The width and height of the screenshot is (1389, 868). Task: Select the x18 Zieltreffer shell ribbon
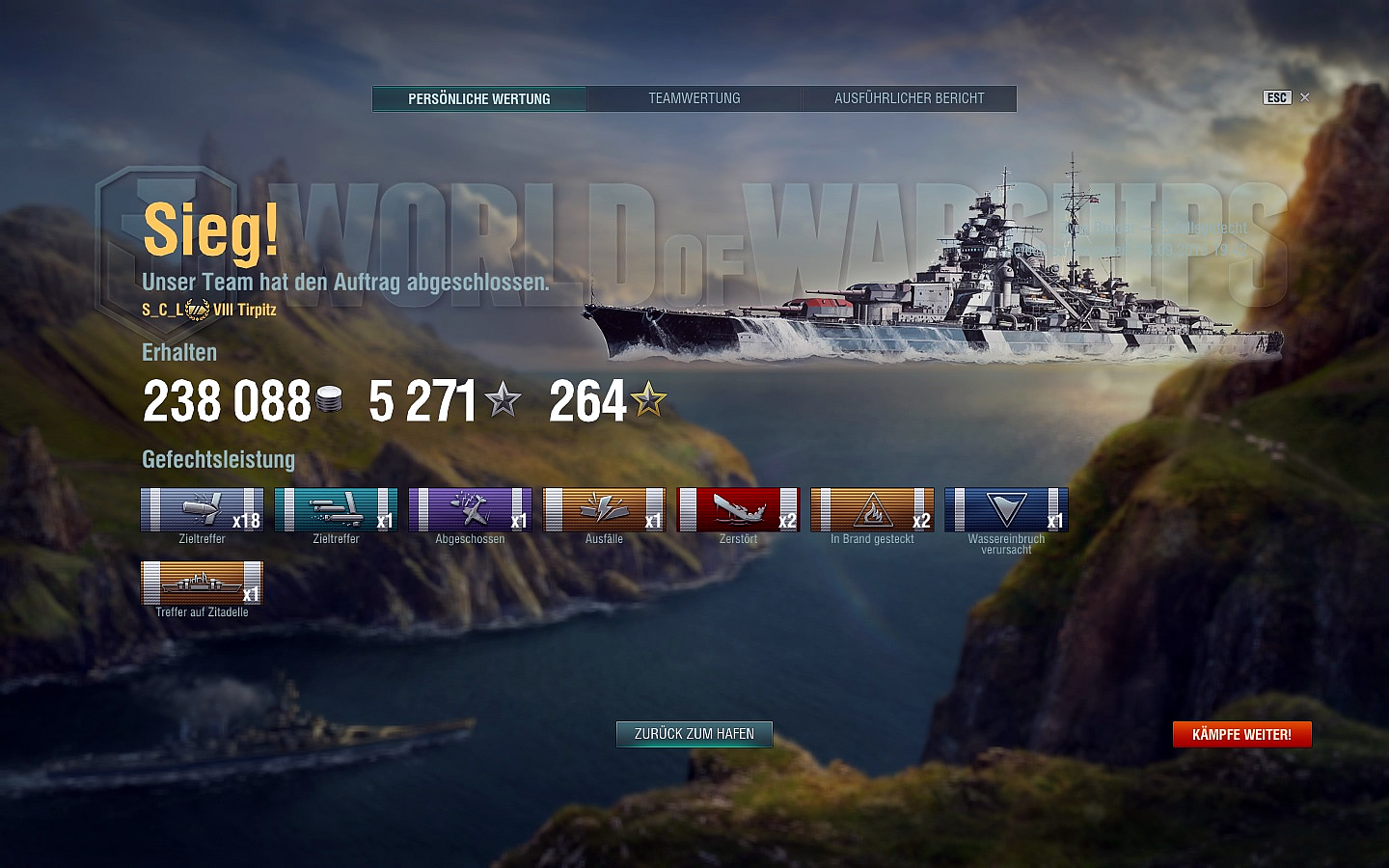(202, 510)
